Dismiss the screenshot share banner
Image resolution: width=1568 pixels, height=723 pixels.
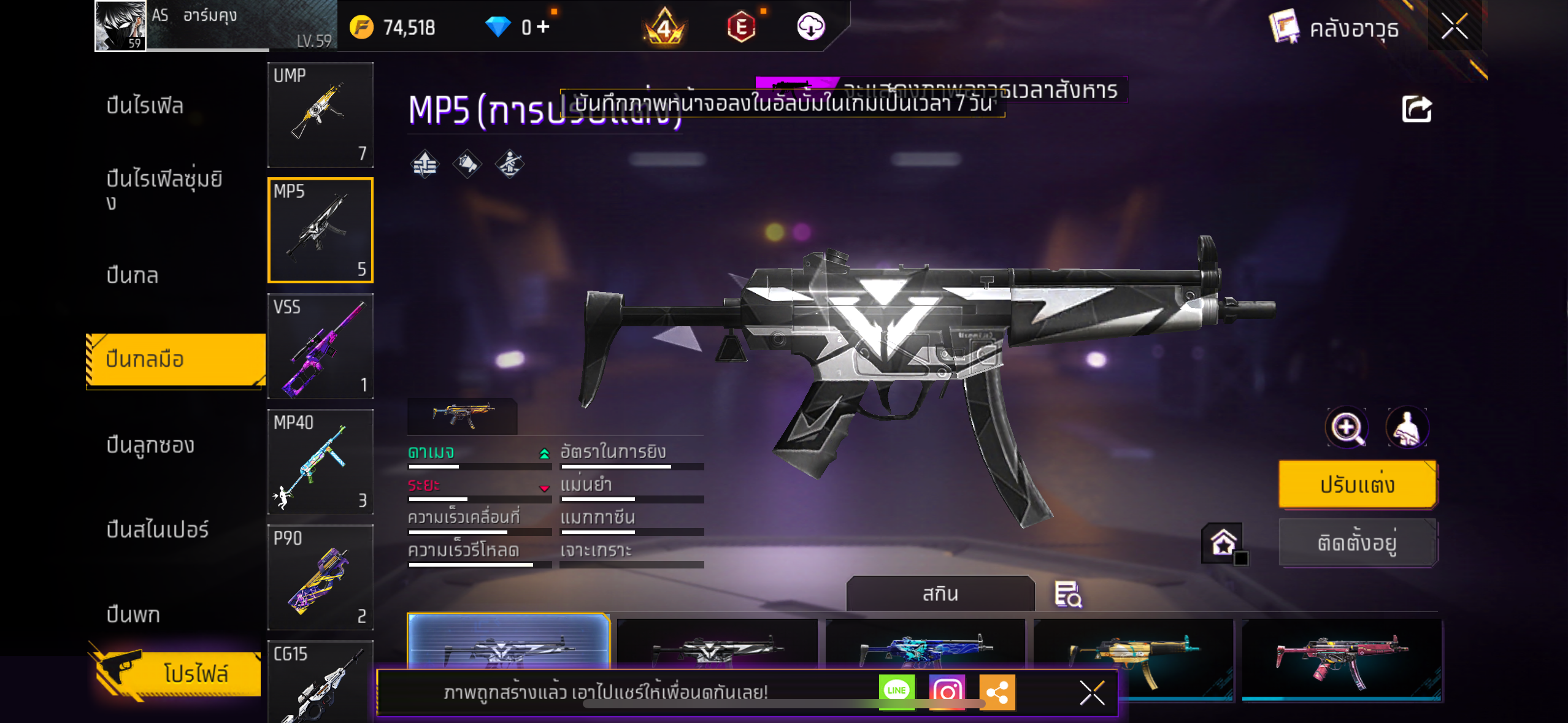pyautogui.click(x=1092, y=693)
